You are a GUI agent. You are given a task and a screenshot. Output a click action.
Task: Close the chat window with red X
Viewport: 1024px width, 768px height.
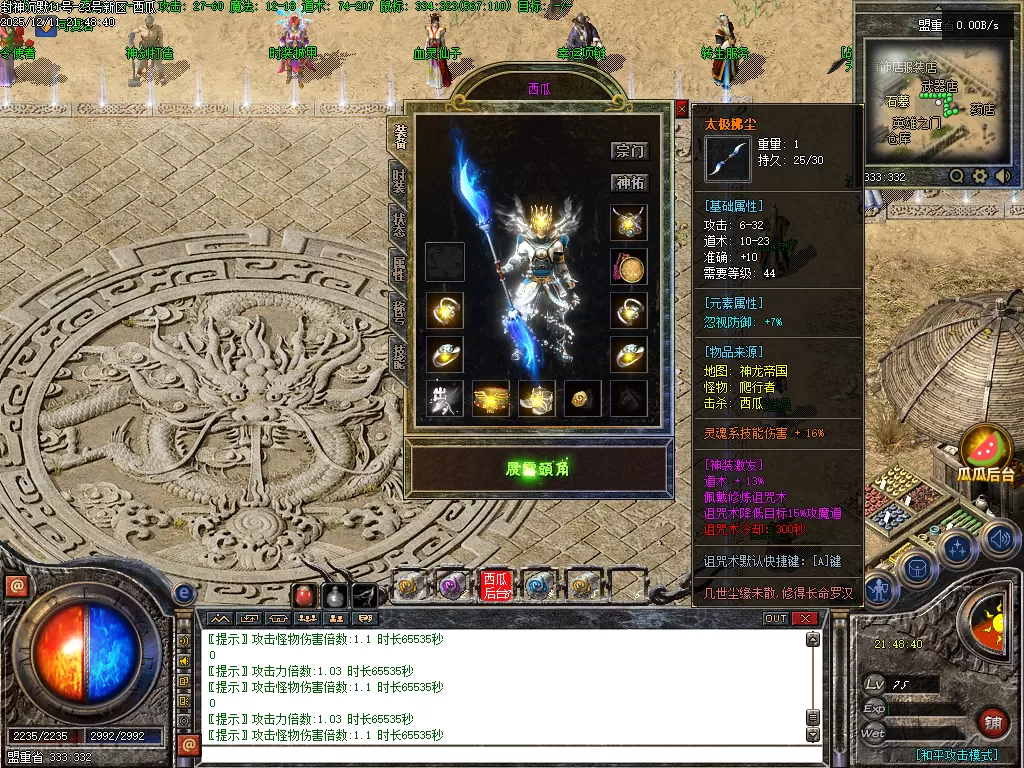(x=805, y=619)
